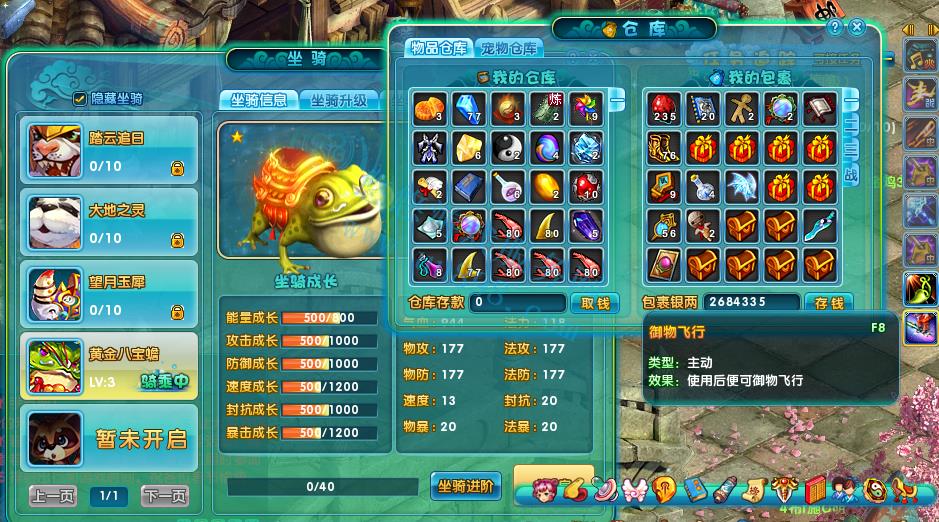This screenshot has height=522, width=939.
Task: Select the blue crystal stack of 77
Action: (468, 109)
